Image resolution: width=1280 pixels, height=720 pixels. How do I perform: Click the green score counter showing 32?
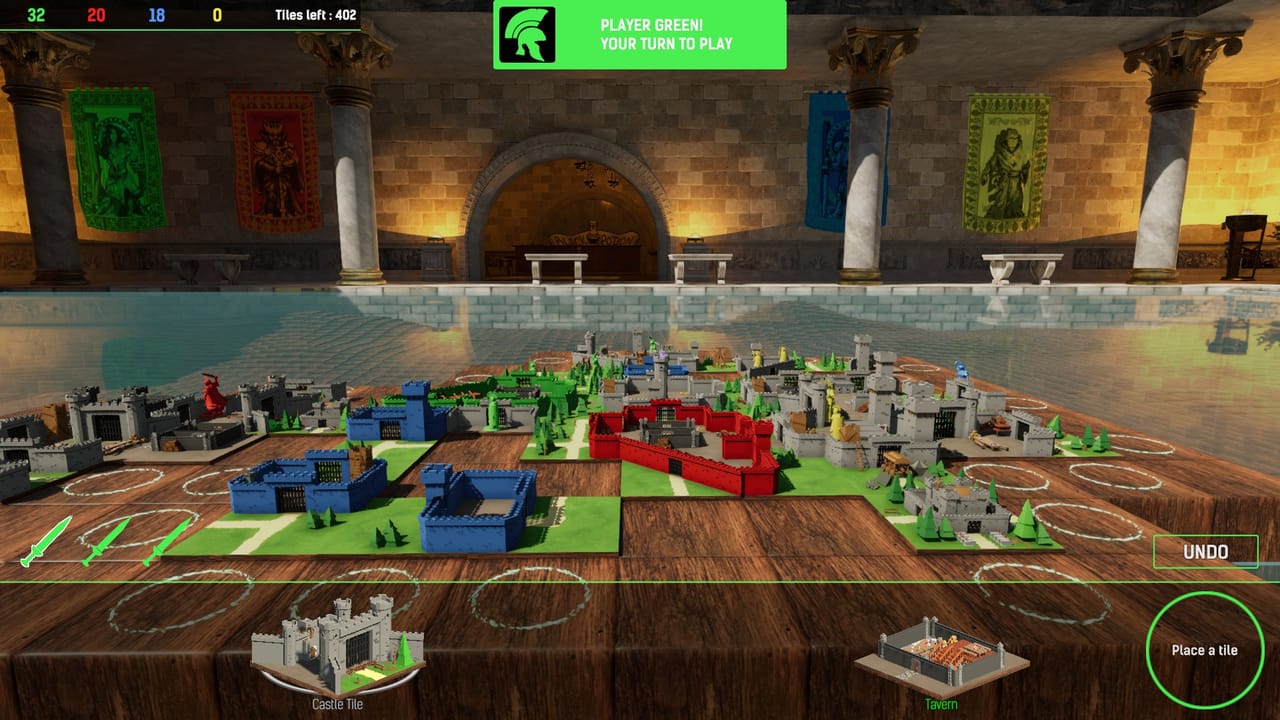coord(34,15)
